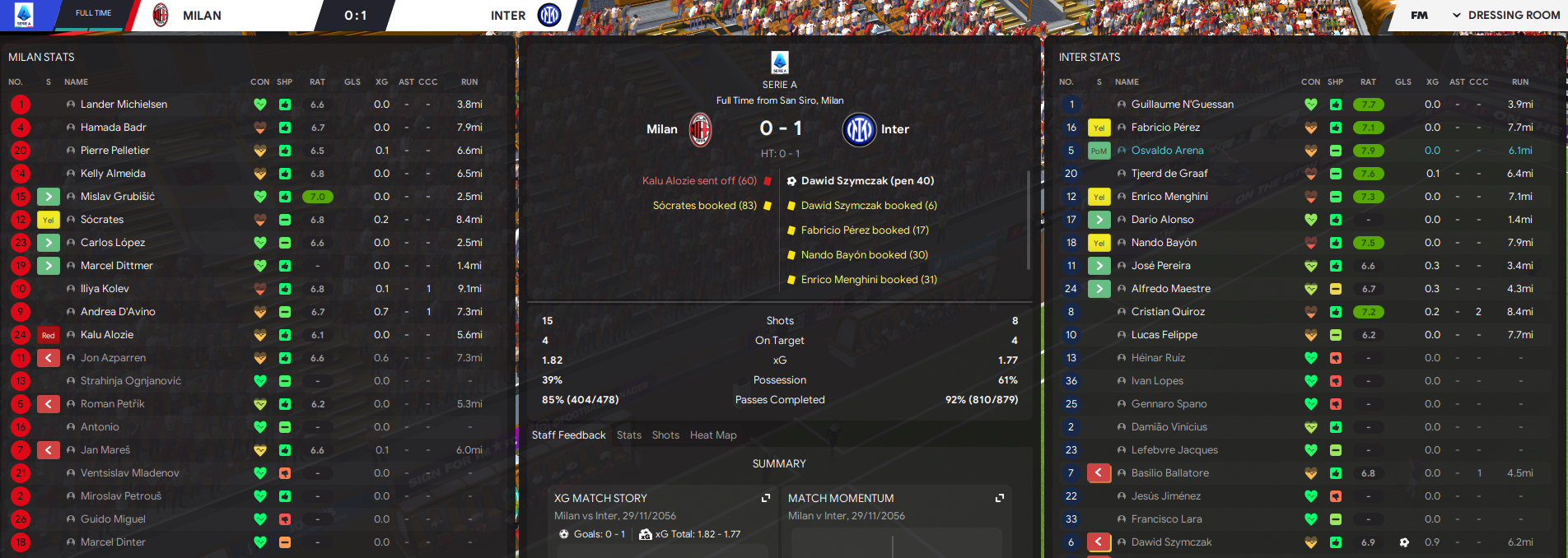Screen dimensions: 1568x558
Task: View Dawid Szymczak in Inter stats
Action: [1171, 542]
